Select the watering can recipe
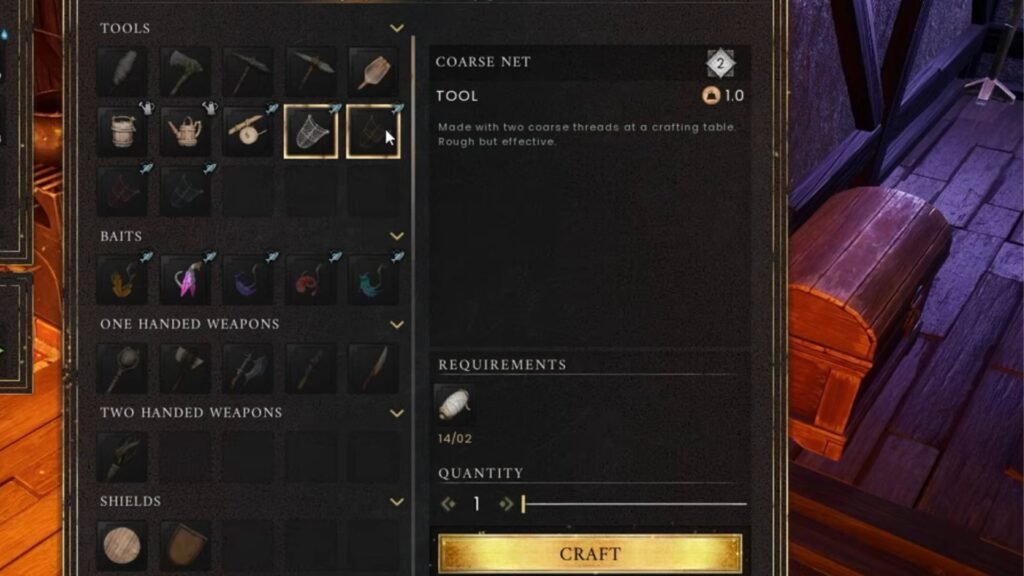Viewport: 1024px width, 576px height. point(185,133)
